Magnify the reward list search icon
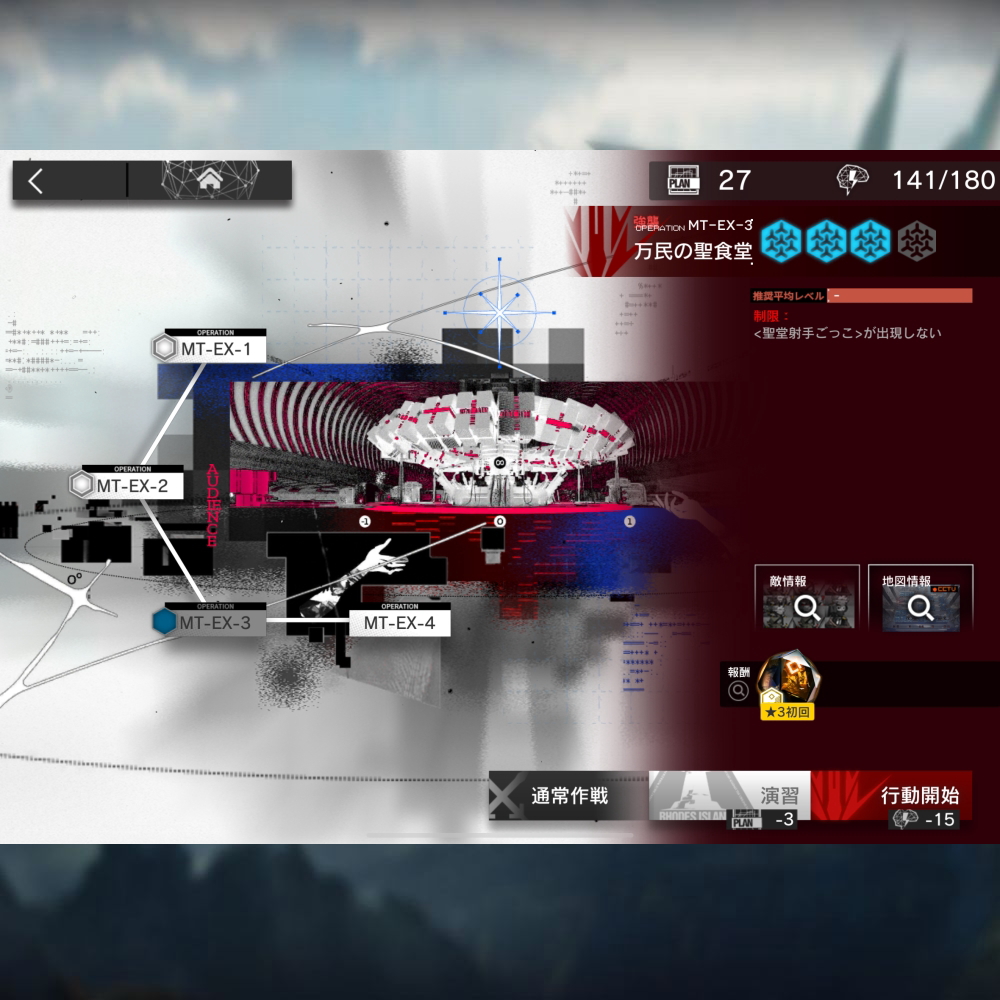The height and width of the screenshot is (1000, 1000). [739, 689]
